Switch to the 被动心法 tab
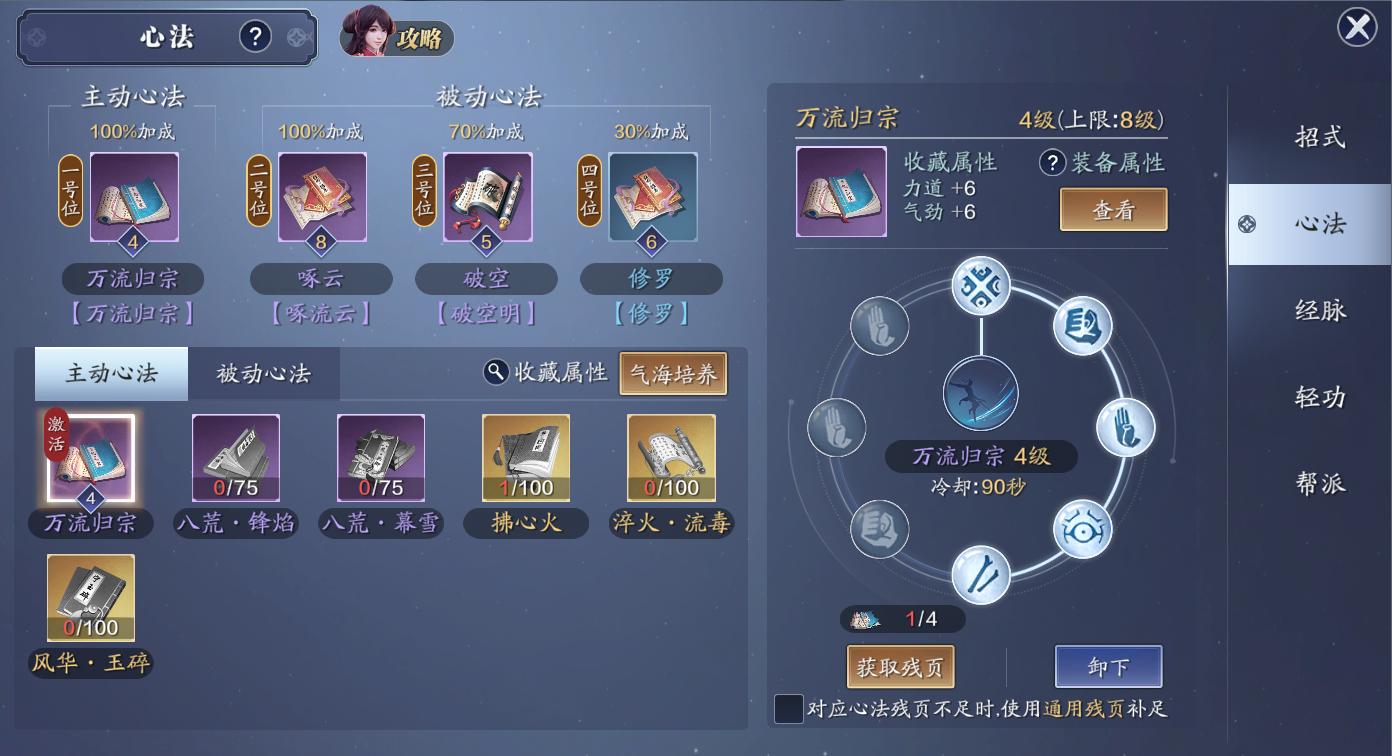Image resolution: width=1392 pixels, height=756 pixels. (x=263, y=372)
